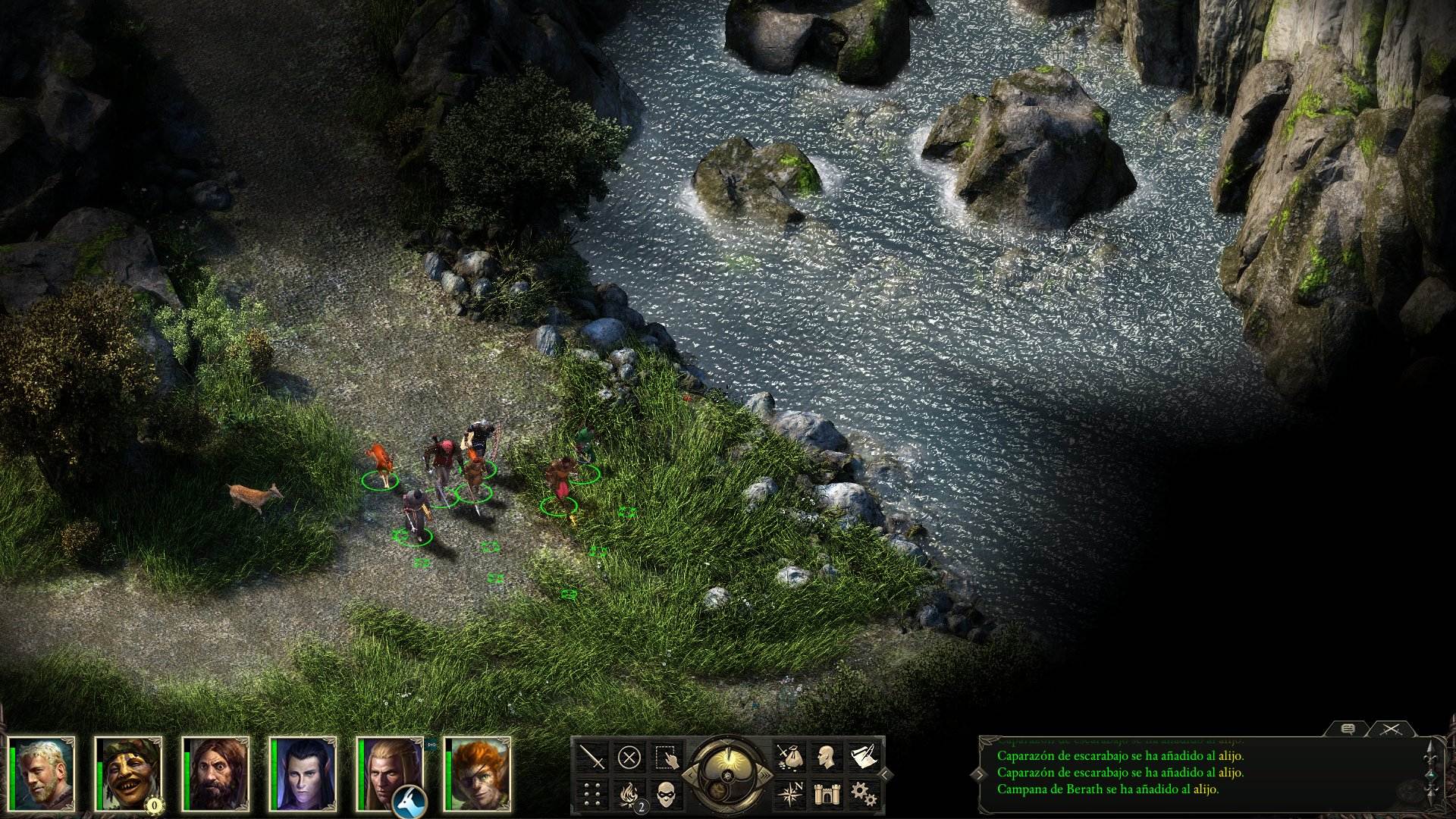Open the party formation selector

coord(591,793)
